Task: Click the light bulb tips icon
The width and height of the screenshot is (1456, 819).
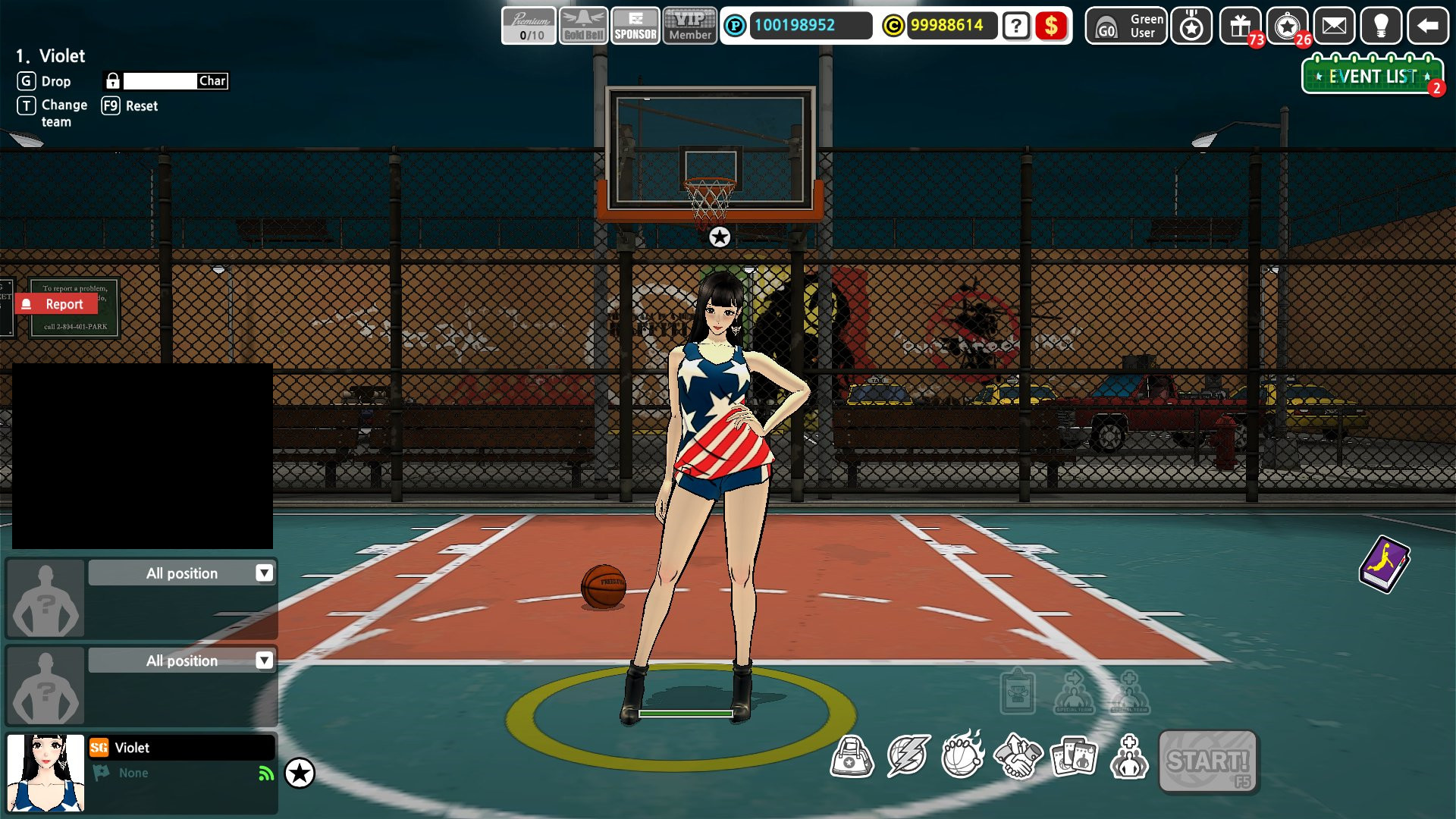Action: (1382, 27)
